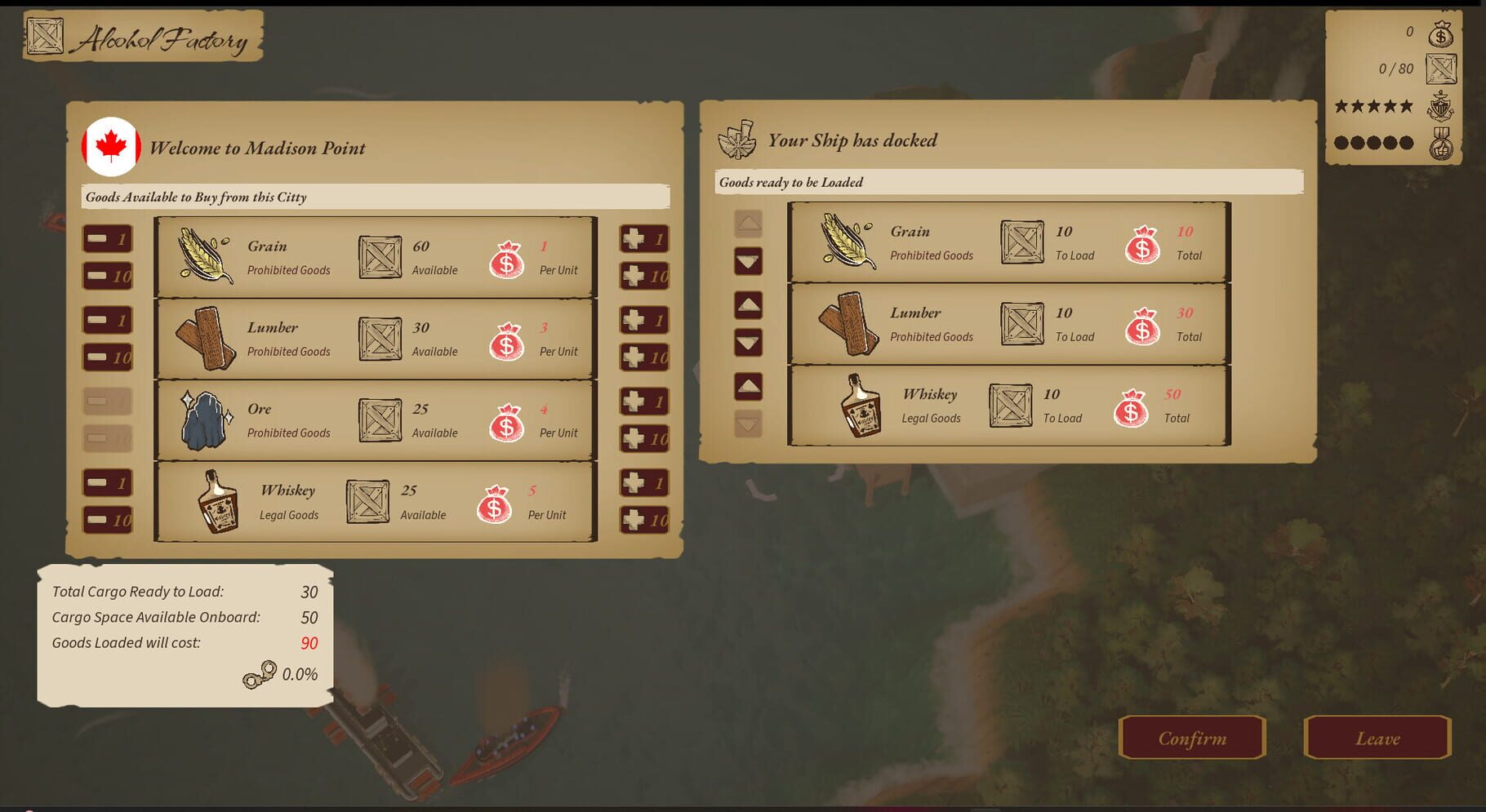Screen dimensions: 1486x812
Task: Click the money bag currency icon
Action: (x=1440, y=34)
